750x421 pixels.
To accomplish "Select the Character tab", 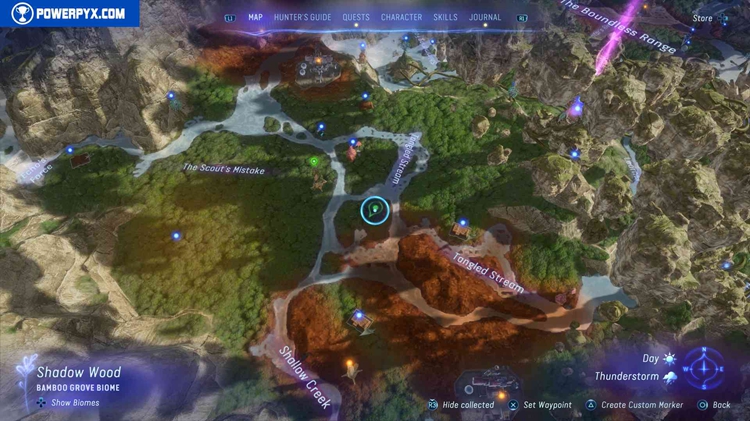I will pyautogui.click(x=401, y=17).
